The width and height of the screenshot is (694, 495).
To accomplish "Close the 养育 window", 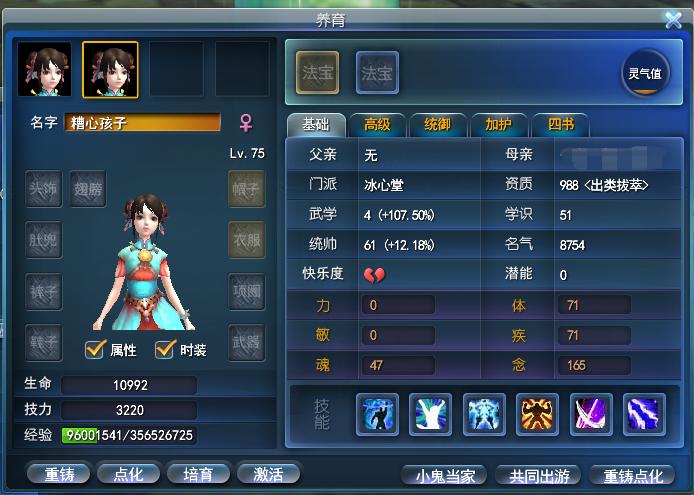I will 672,19.
